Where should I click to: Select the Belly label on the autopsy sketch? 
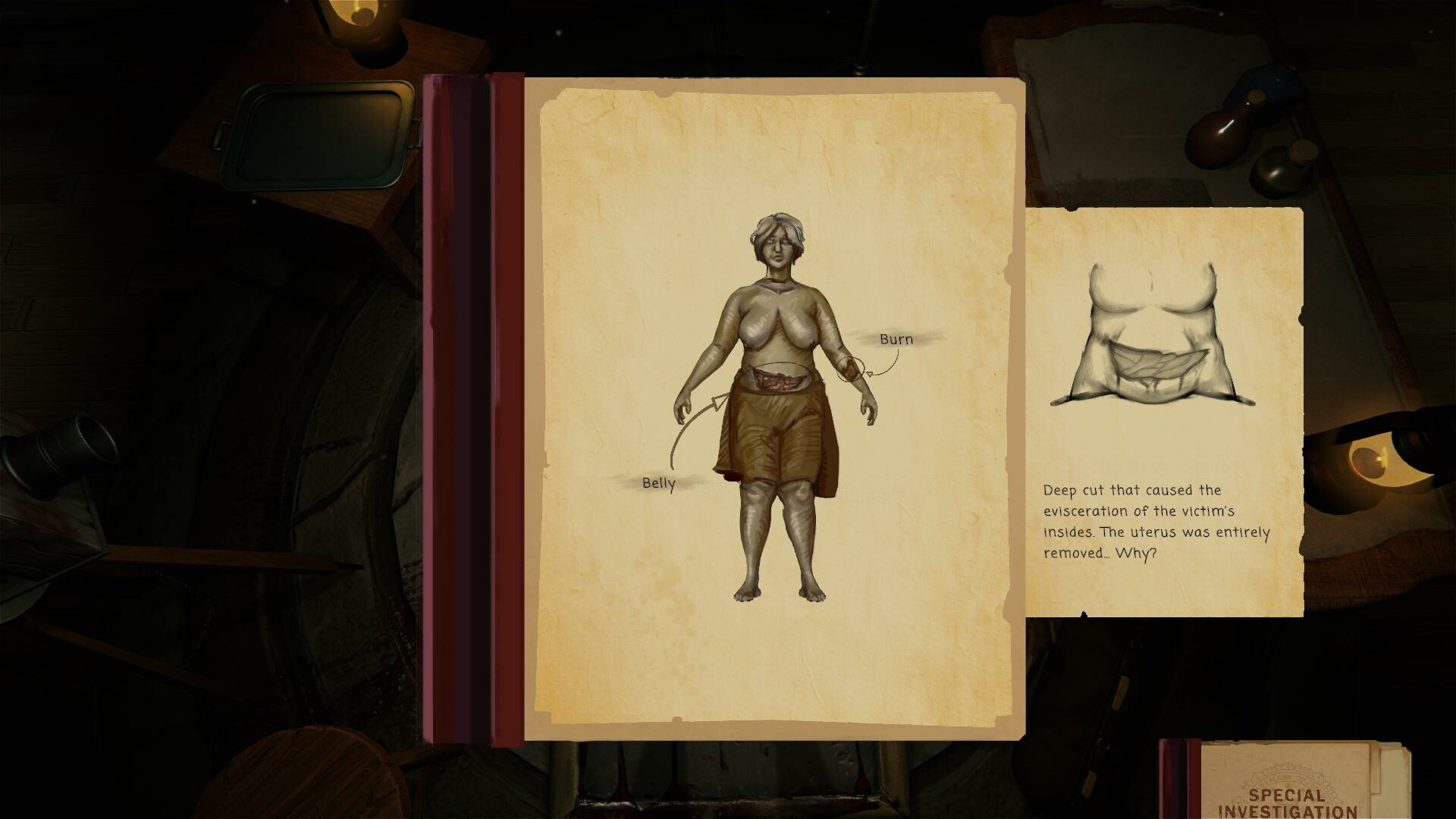(x=657, y=482)
